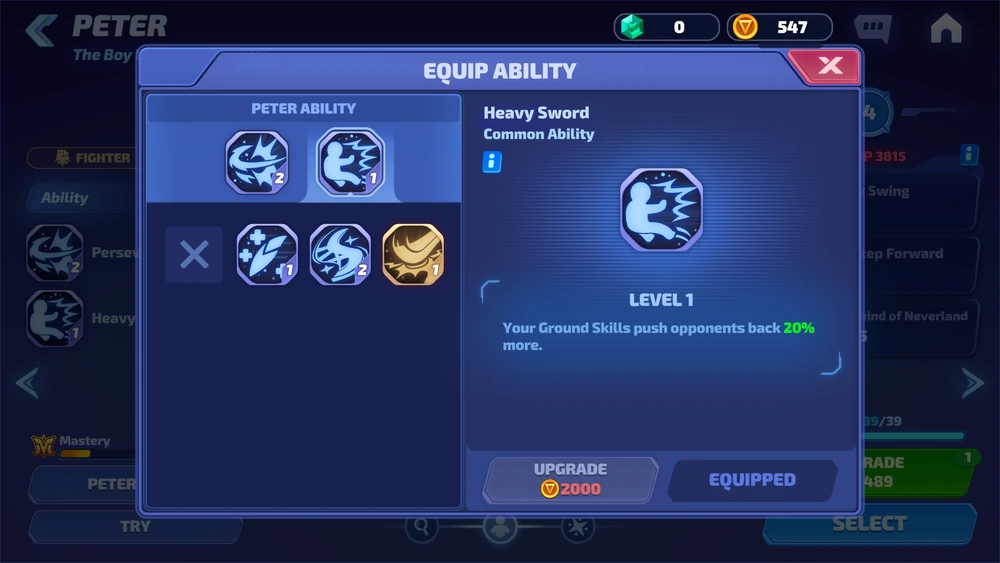The image size is (1000, 563).
Task: Select the golden ability icon
Action: click(x=413, y=254)
